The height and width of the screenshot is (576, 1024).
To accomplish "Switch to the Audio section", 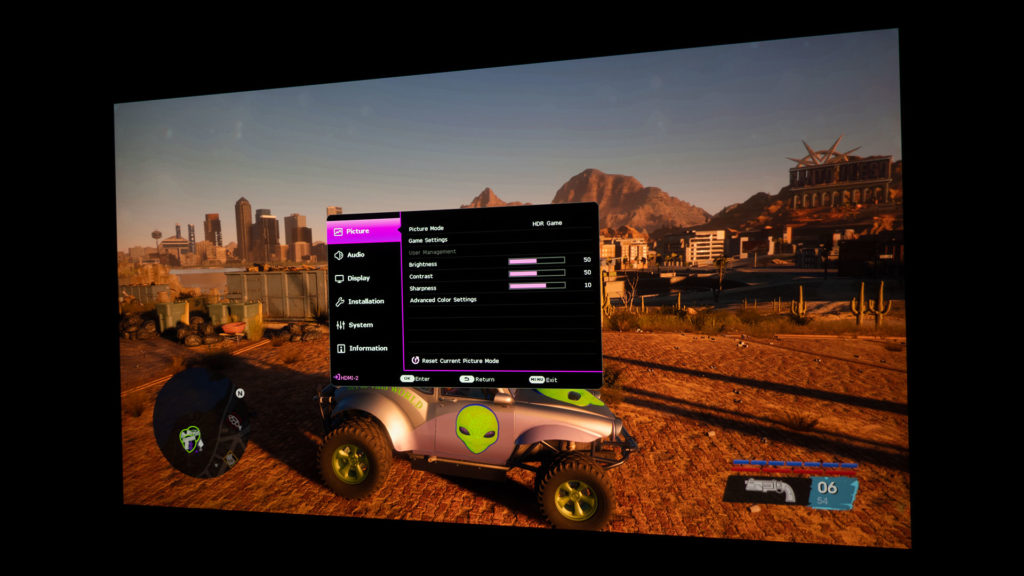I will 356,255.
